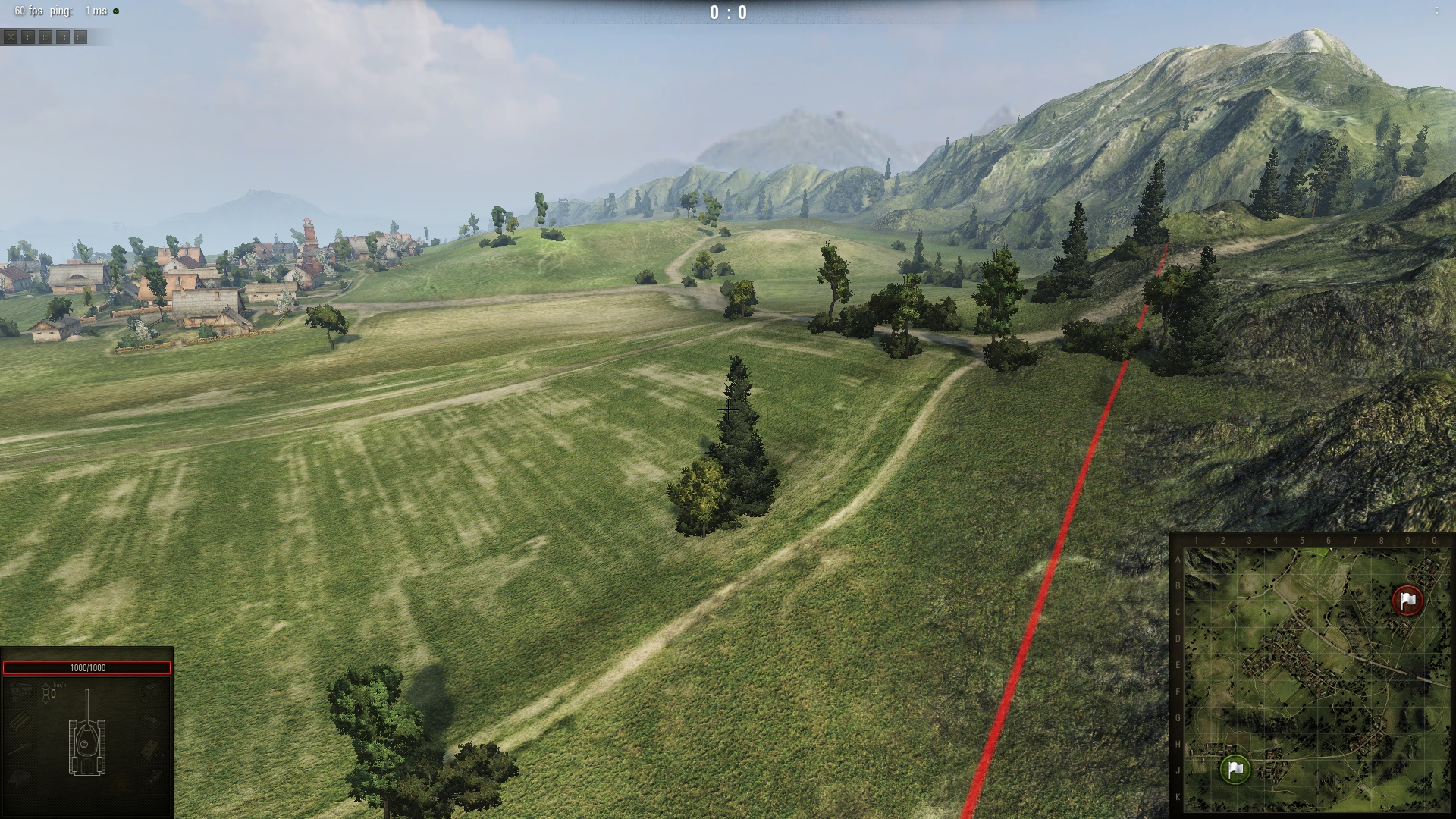The width and height of the screenshot is (1456, 819).
Task: Select the gun module icon in damage panel
Action: pyautogui.click(x=21, y=749)
